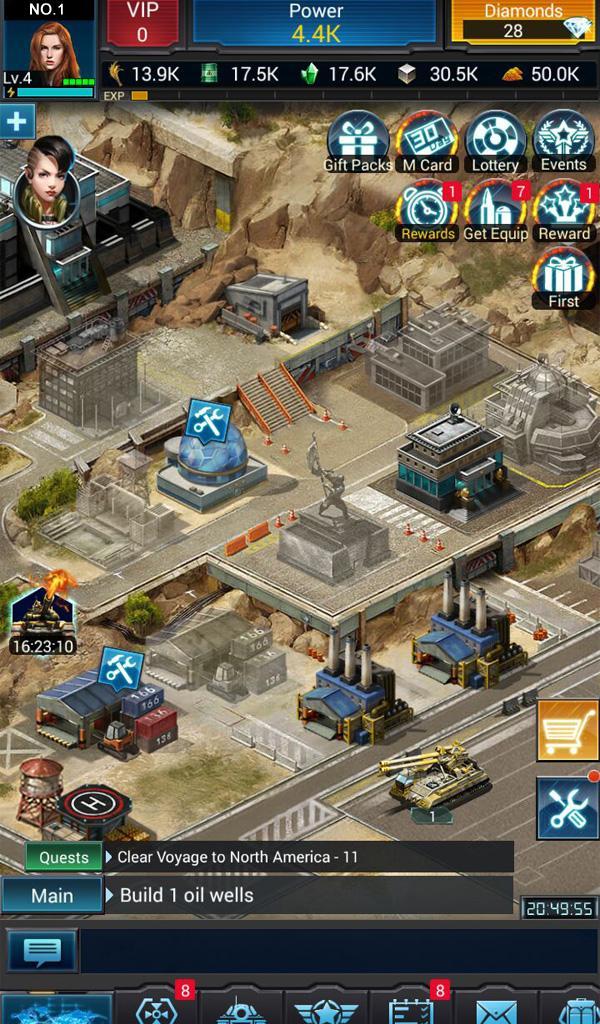Open the VIP panel
The height and width of the screenshot is (1024, 600).
pyautogui.click(x=142, y=23)
